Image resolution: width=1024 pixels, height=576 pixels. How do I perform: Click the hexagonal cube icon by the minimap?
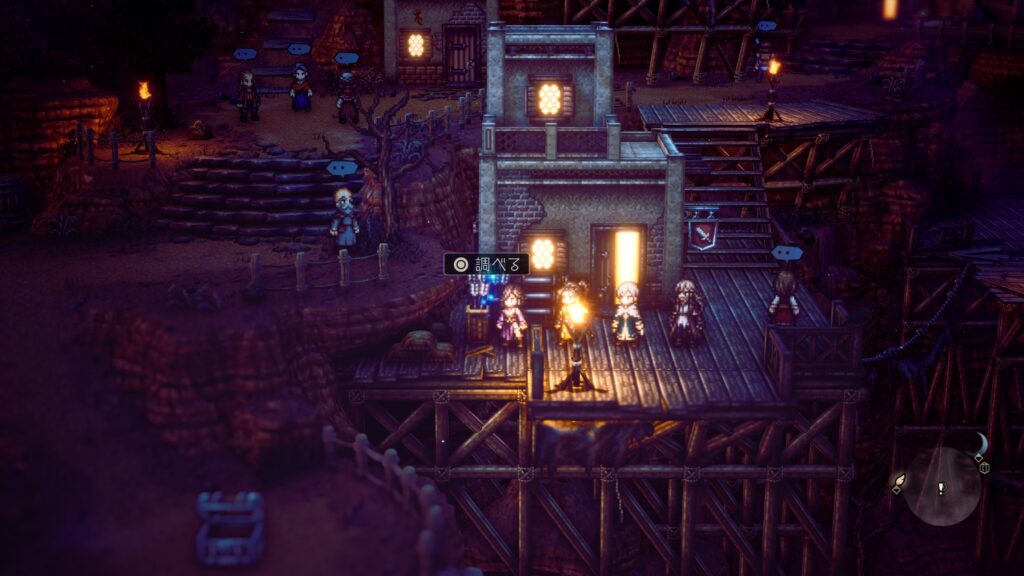tap(985, 468)
